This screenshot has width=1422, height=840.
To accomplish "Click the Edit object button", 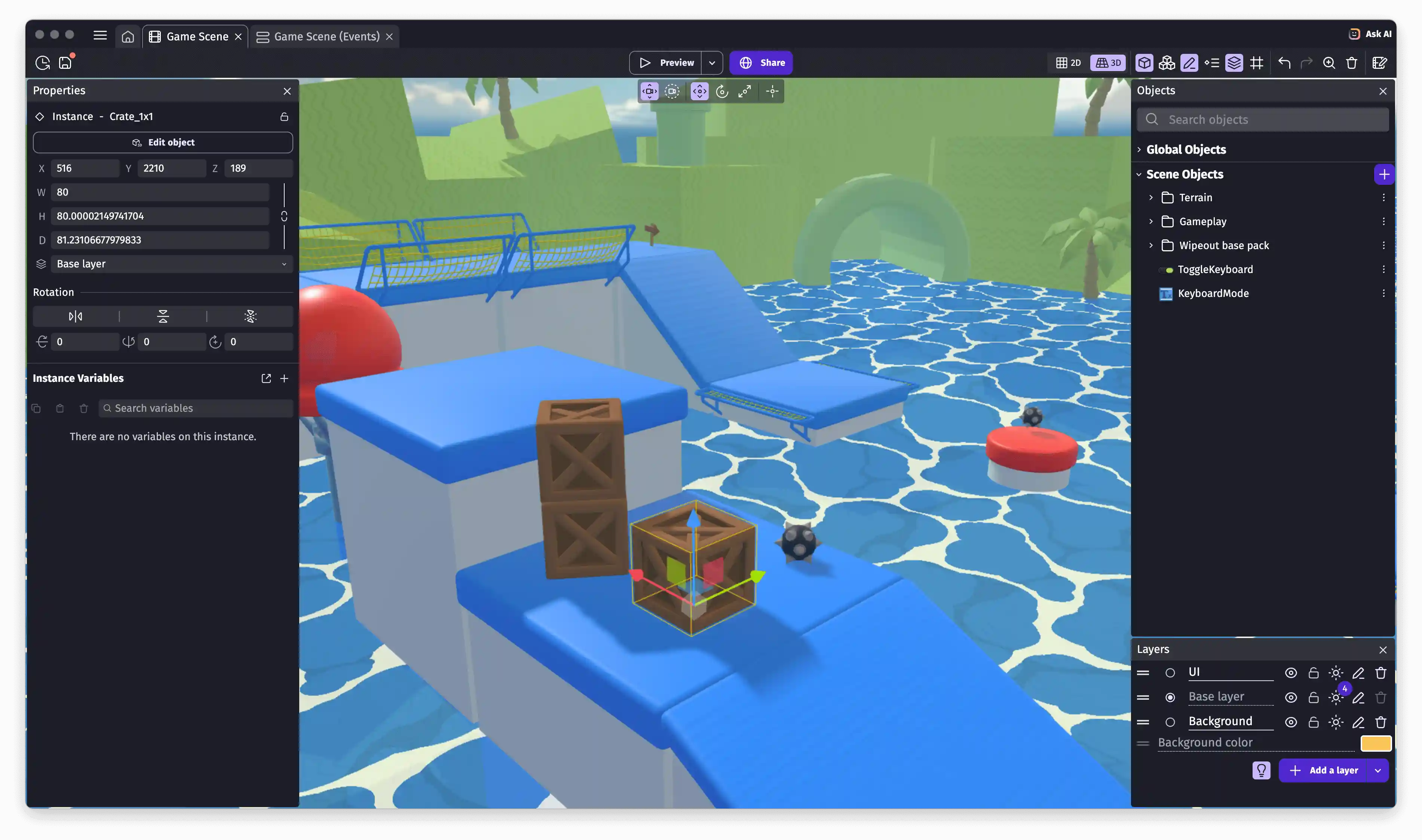I will point(162,142).
